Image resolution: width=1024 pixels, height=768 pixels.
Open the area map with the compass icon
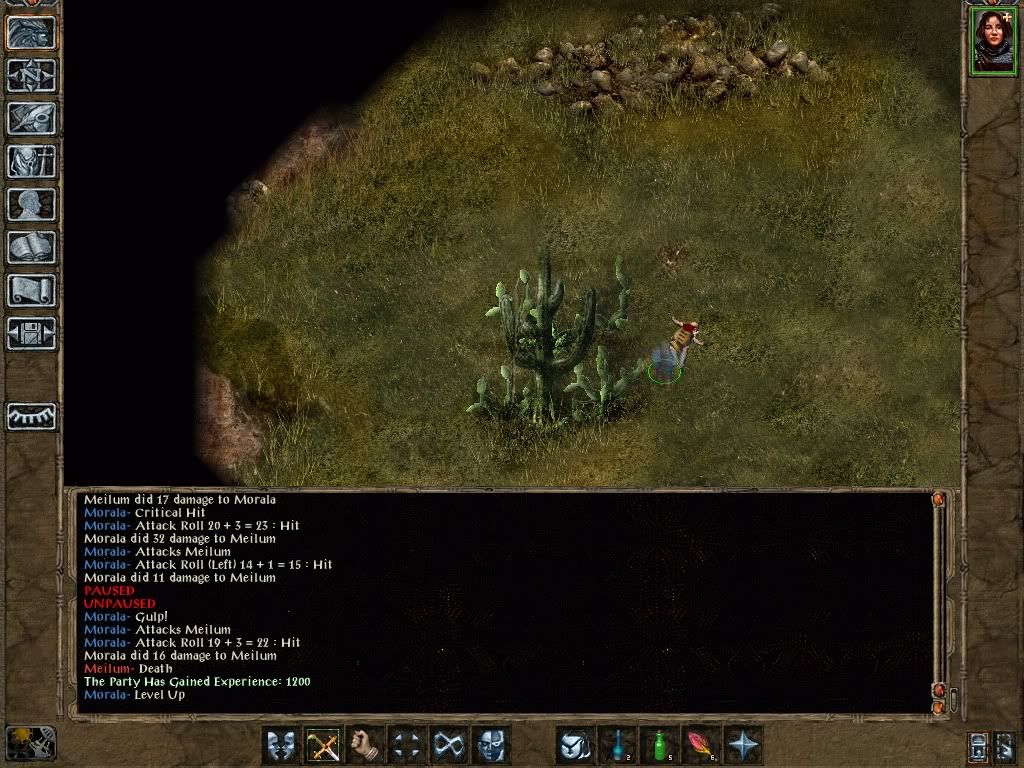[31, 76]
